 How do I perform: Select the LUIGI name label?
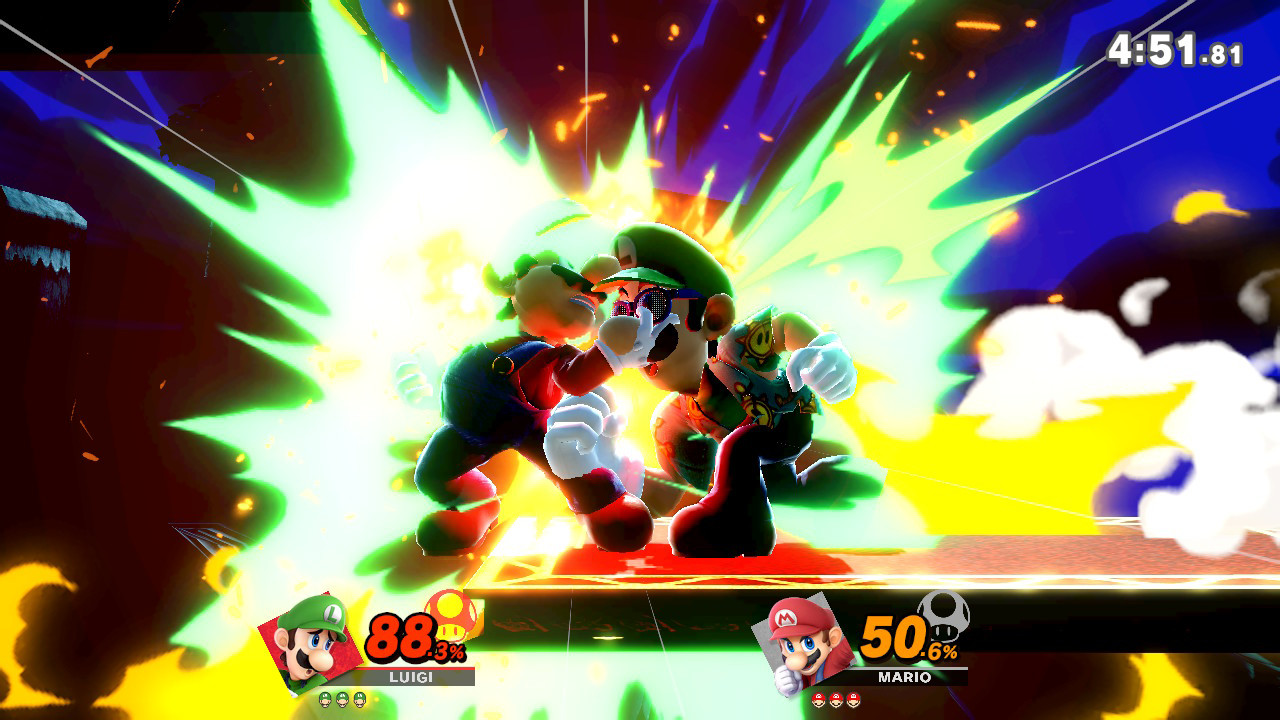tap(410, 677)
